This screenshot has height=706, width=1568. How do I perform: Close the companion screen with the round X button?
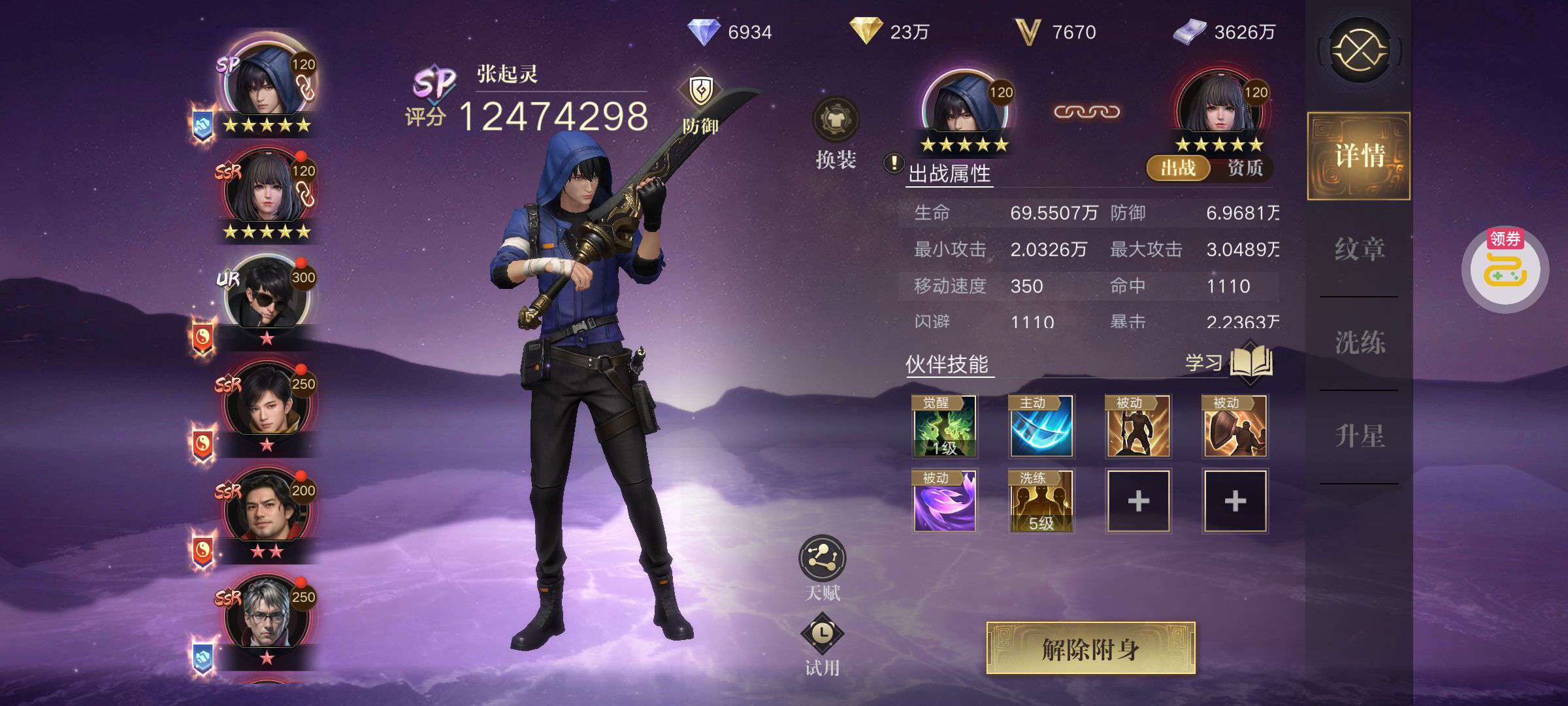(1360, 50)
